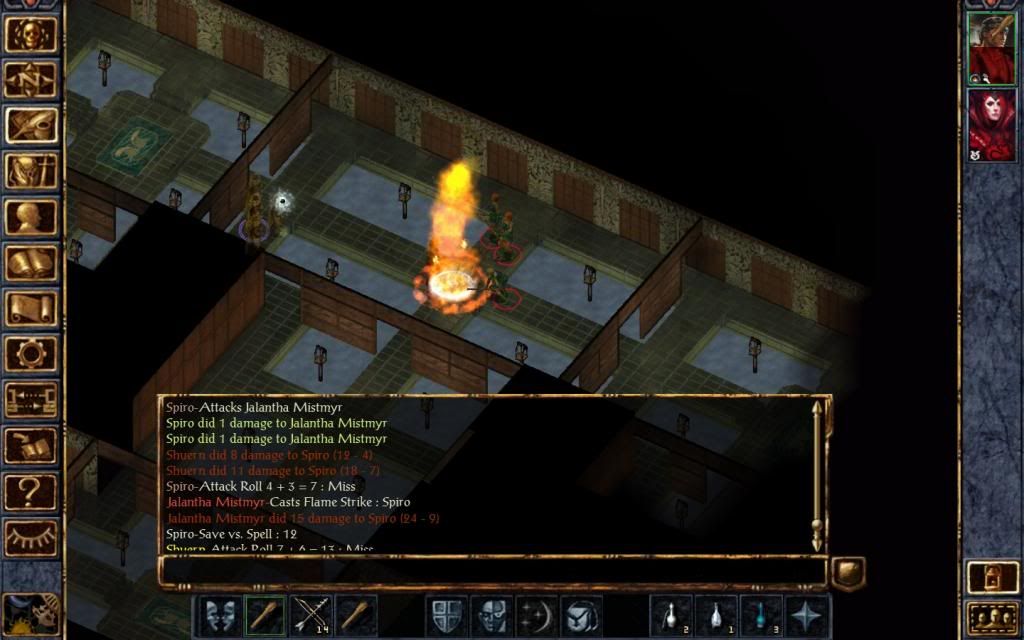Image resolution: width=1024 pixels, height=640 pixels.
Task: Open the area map with the compass button
Action: (31, 80)
